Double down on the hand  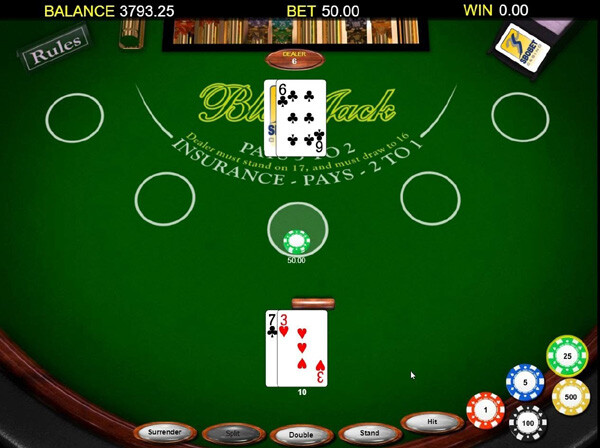300,435
